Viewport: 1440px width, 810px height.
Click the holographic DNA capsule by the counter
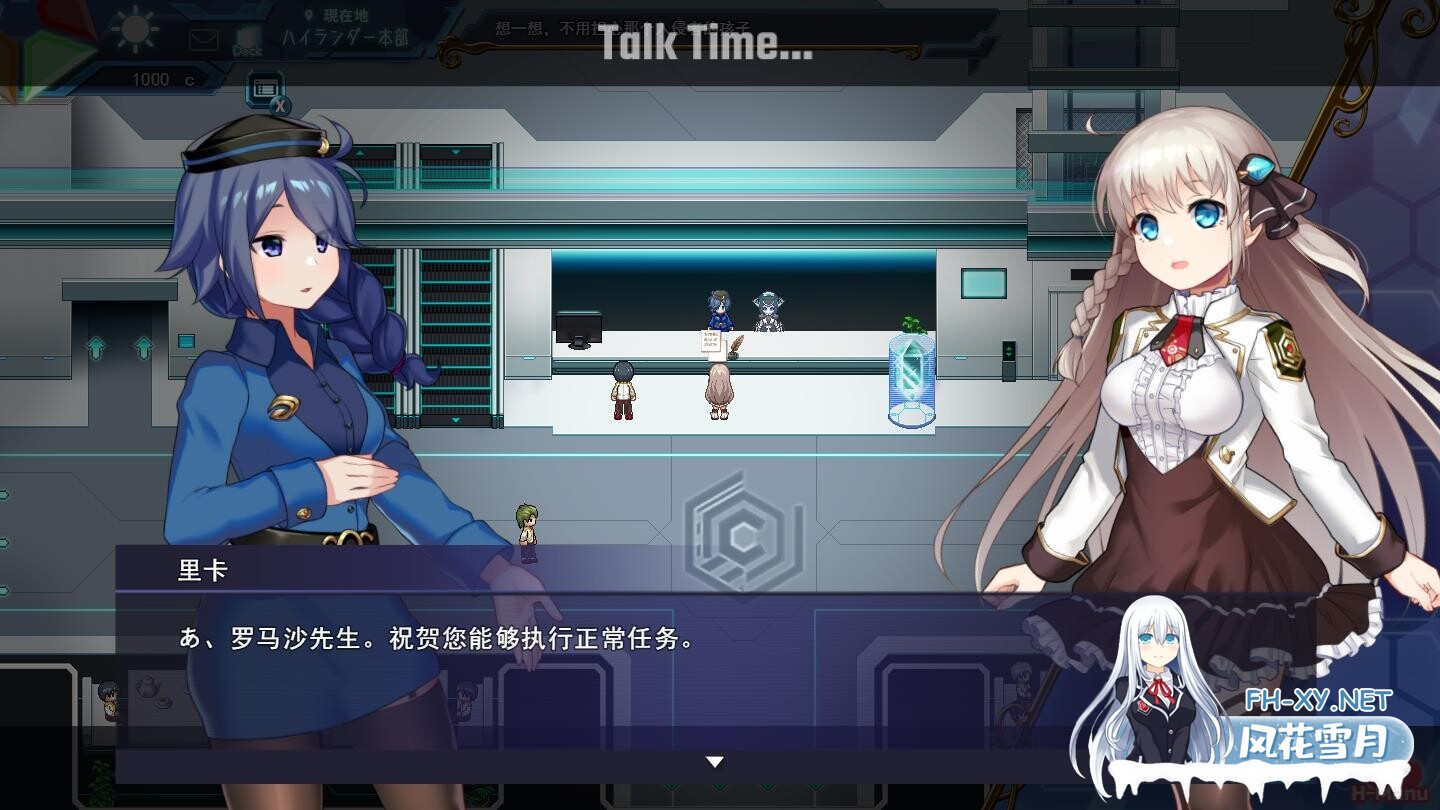click(911, 378)
